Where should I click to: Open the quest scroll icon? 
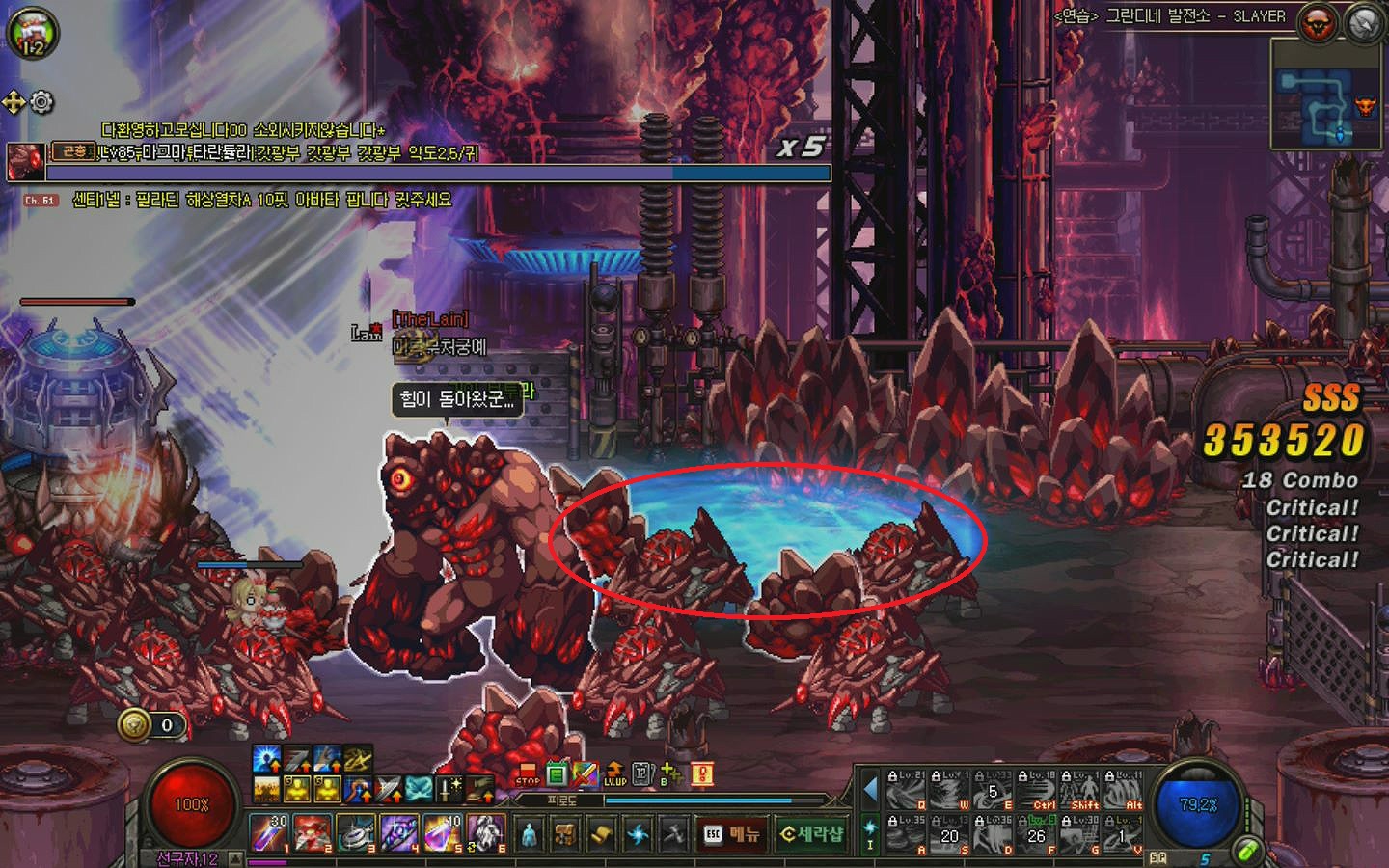(x=601, y=834)
